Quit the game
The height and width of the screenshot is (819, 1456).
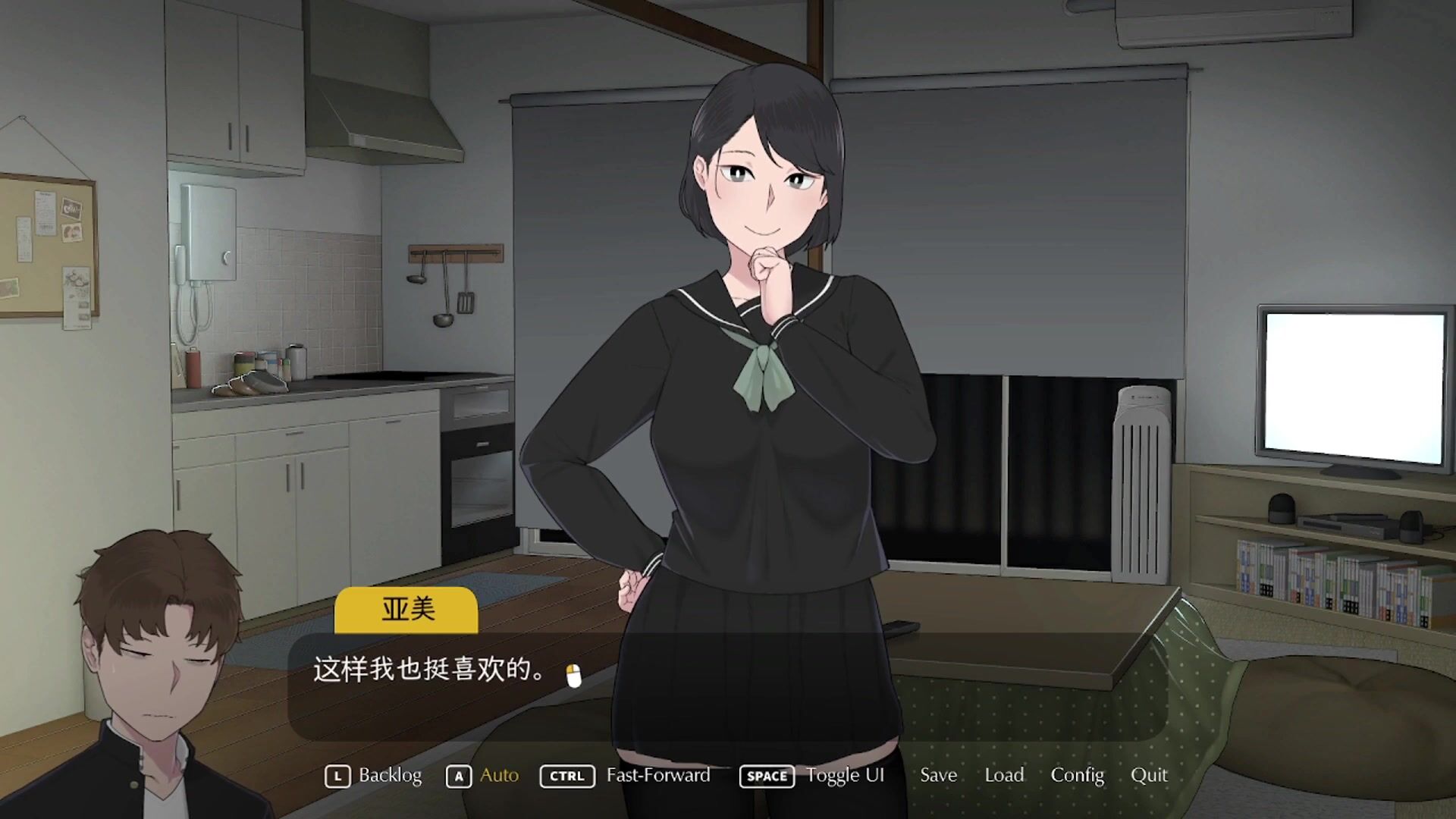point(1149,775)
